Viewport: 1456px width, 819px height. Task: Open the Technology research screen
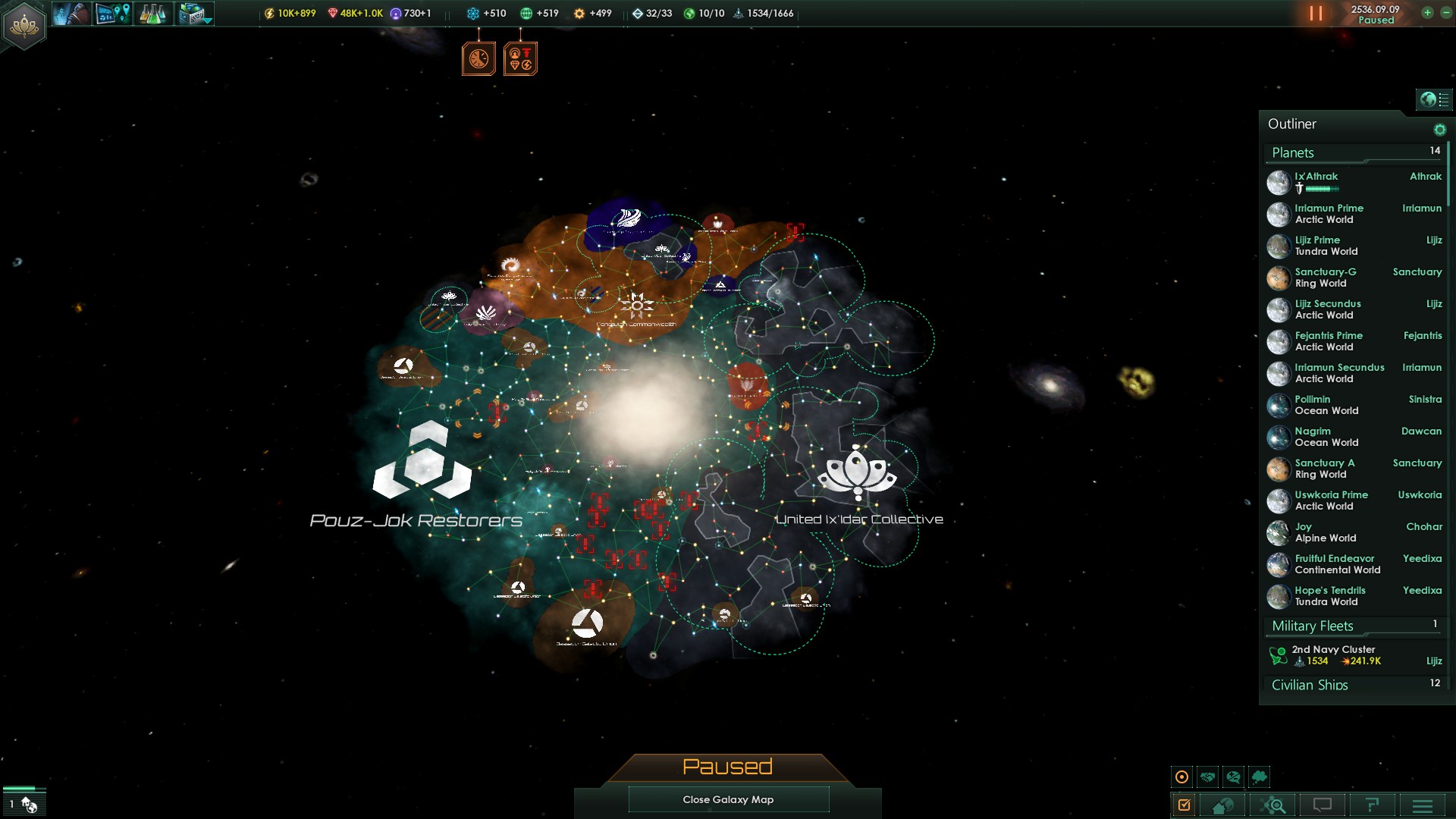(152, 14)
